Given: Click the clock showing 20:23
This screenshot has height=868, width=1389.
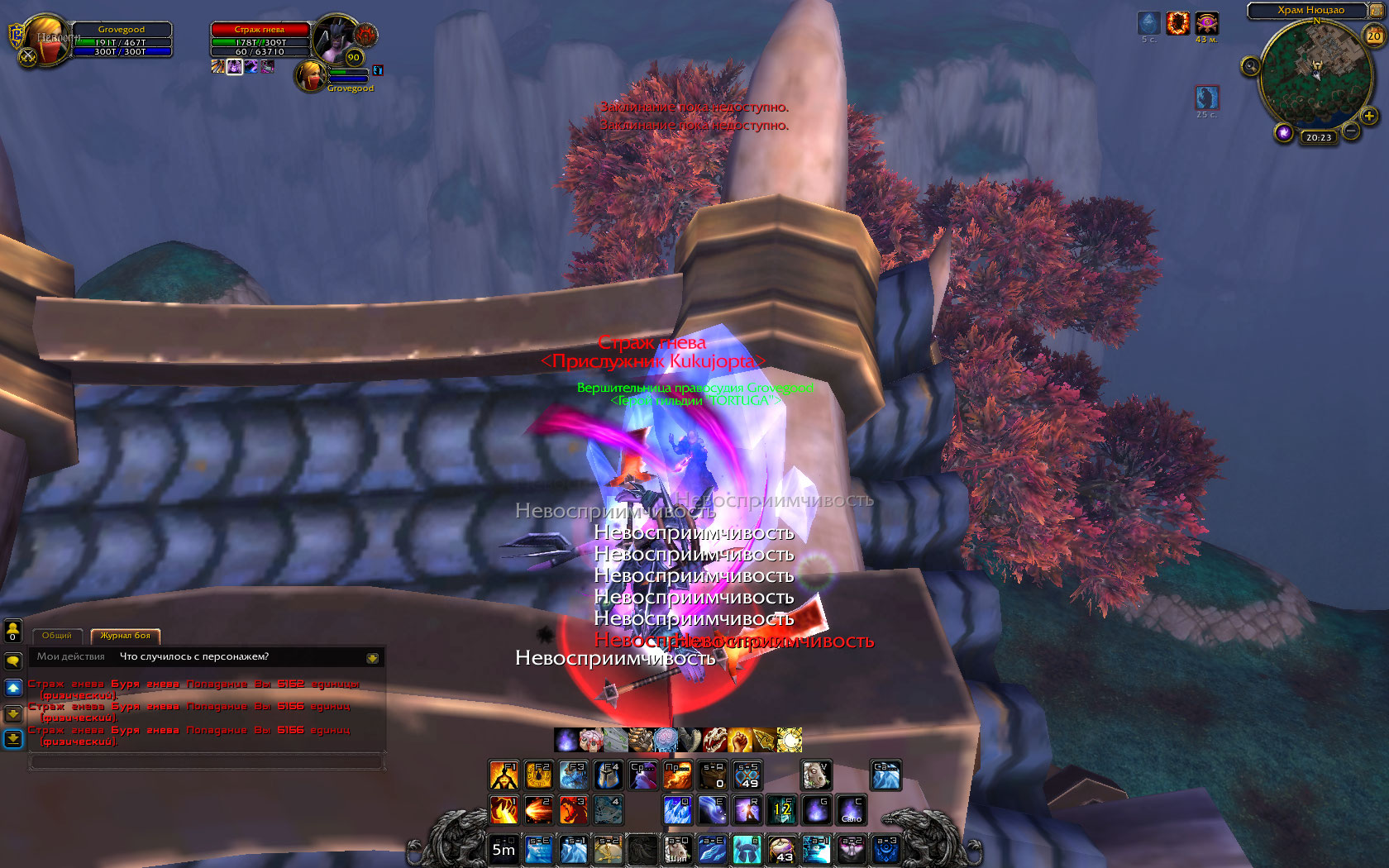Looking at the screenshot, I should [1319, 137].
